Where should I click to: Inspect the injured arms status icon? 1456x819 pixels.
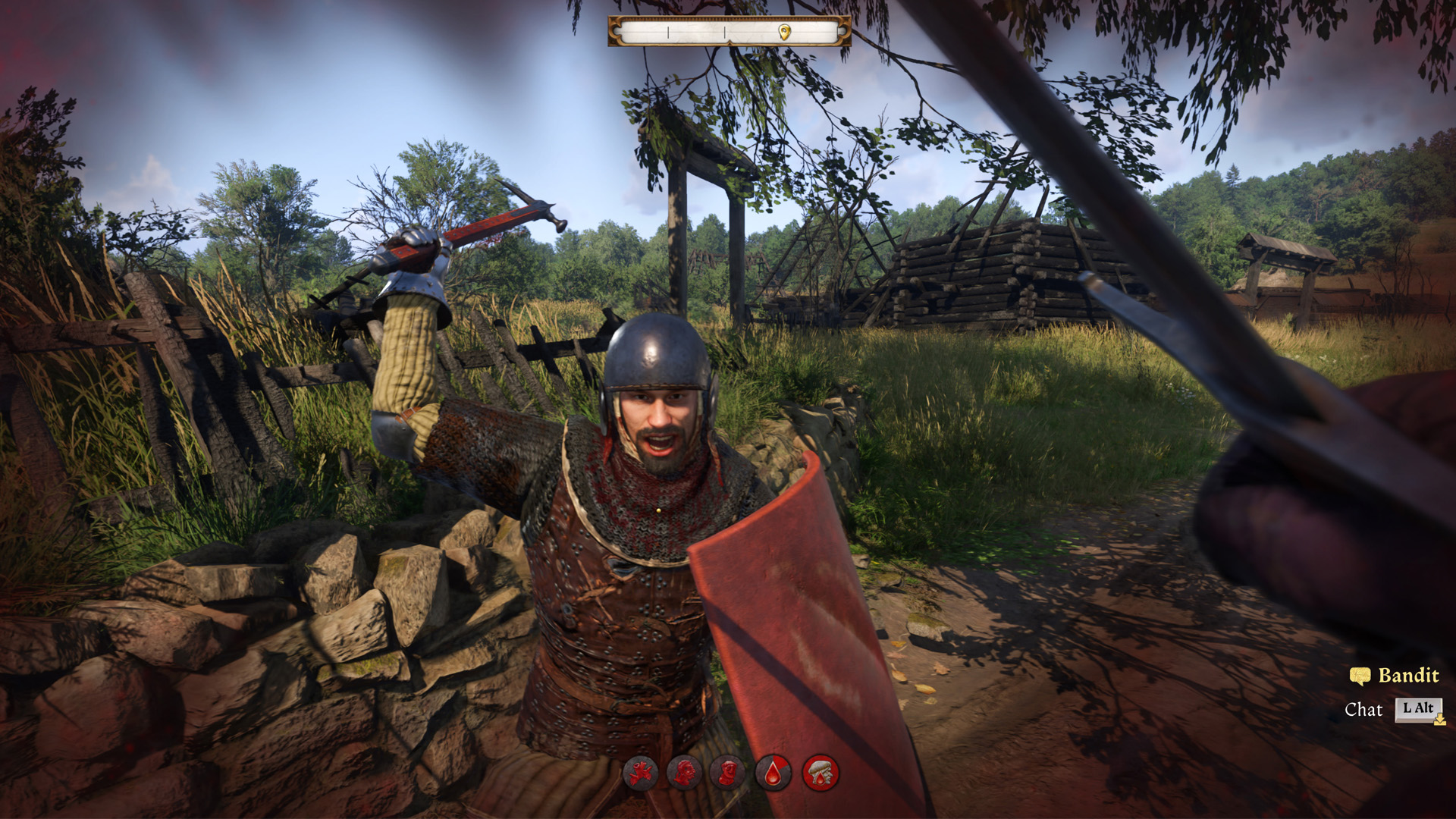(641, 773)
